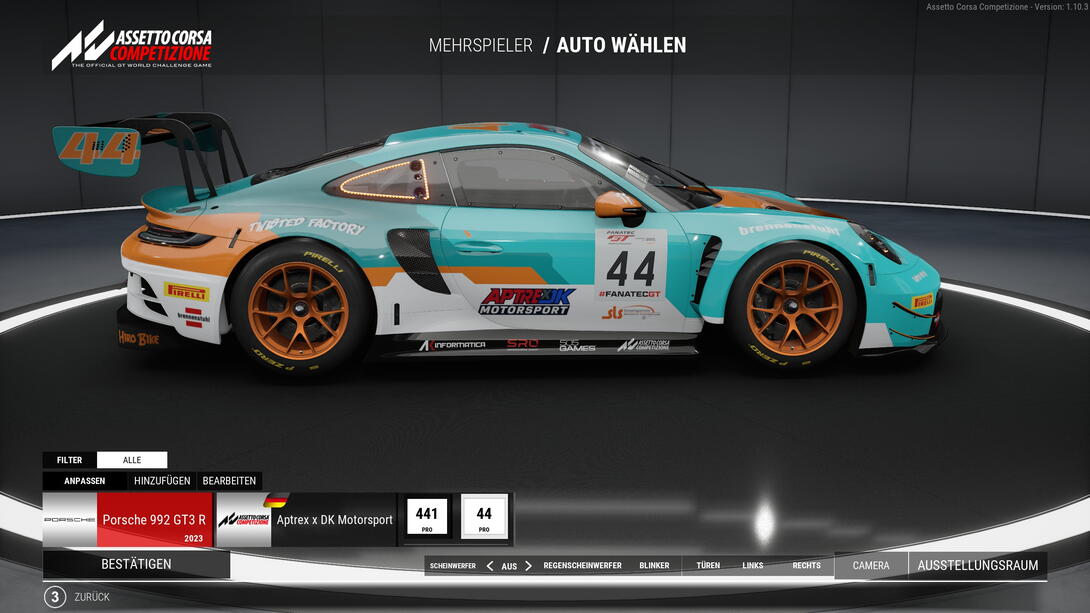This screenshot has height=613, width=1090.
Task: Open the Bearbeiten tab
Action: pyautogui.click(x=229, y=481)
